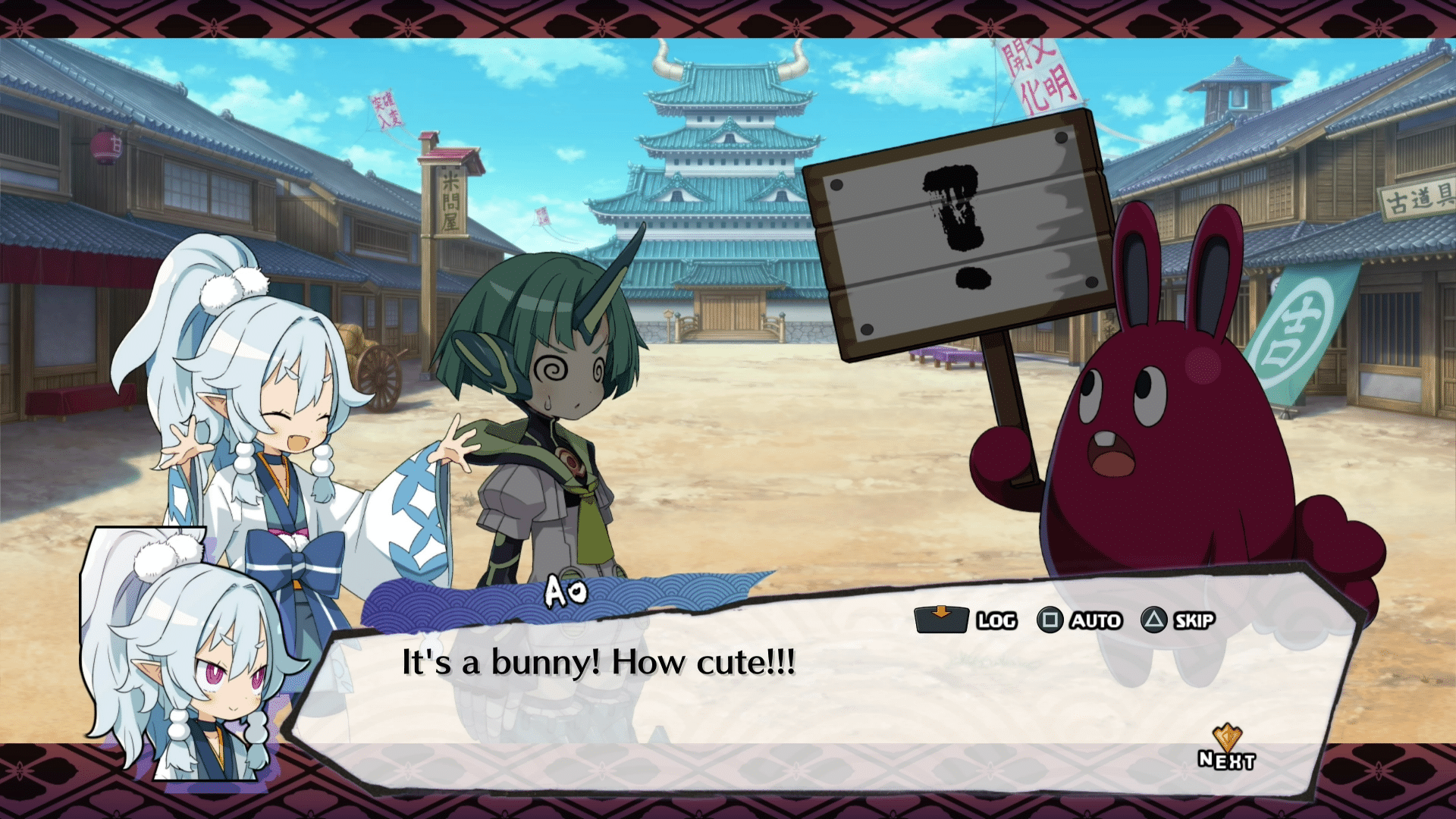Image resolution: width=1456 pixels, height=819 pixels.
Task: Open the dialogue LOG with down arrow icon
Action: 940,620
